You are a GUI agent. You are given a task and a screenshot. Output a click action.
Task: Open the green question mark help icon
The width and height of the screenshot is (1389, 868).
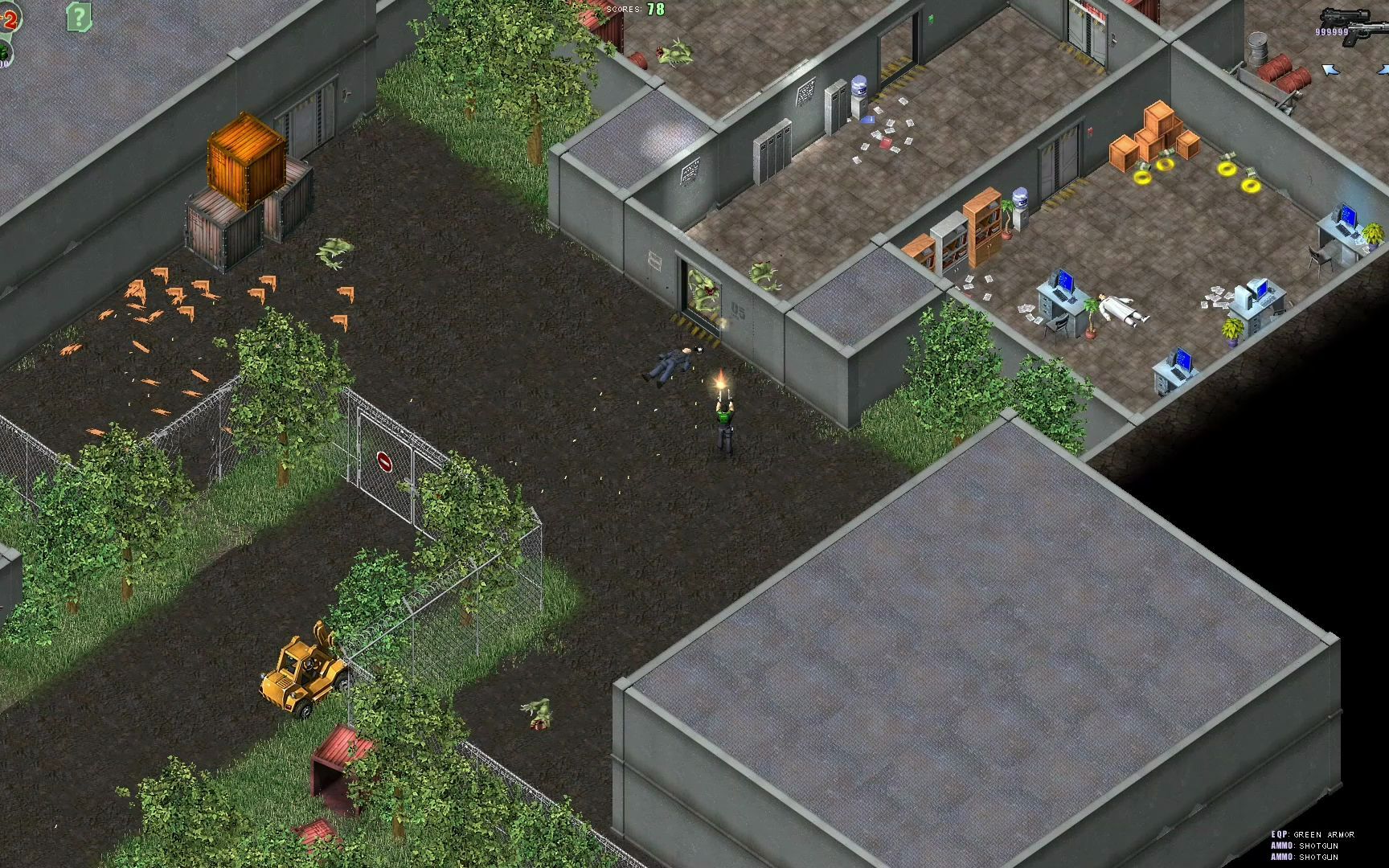coord(78,15)
